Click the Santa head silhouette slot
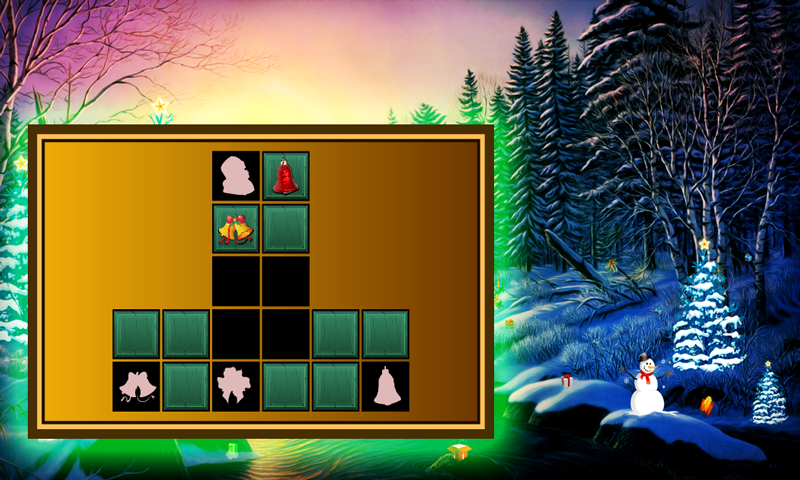The width and height of the screenshot is (800, 480). click(x=236, y=176)
